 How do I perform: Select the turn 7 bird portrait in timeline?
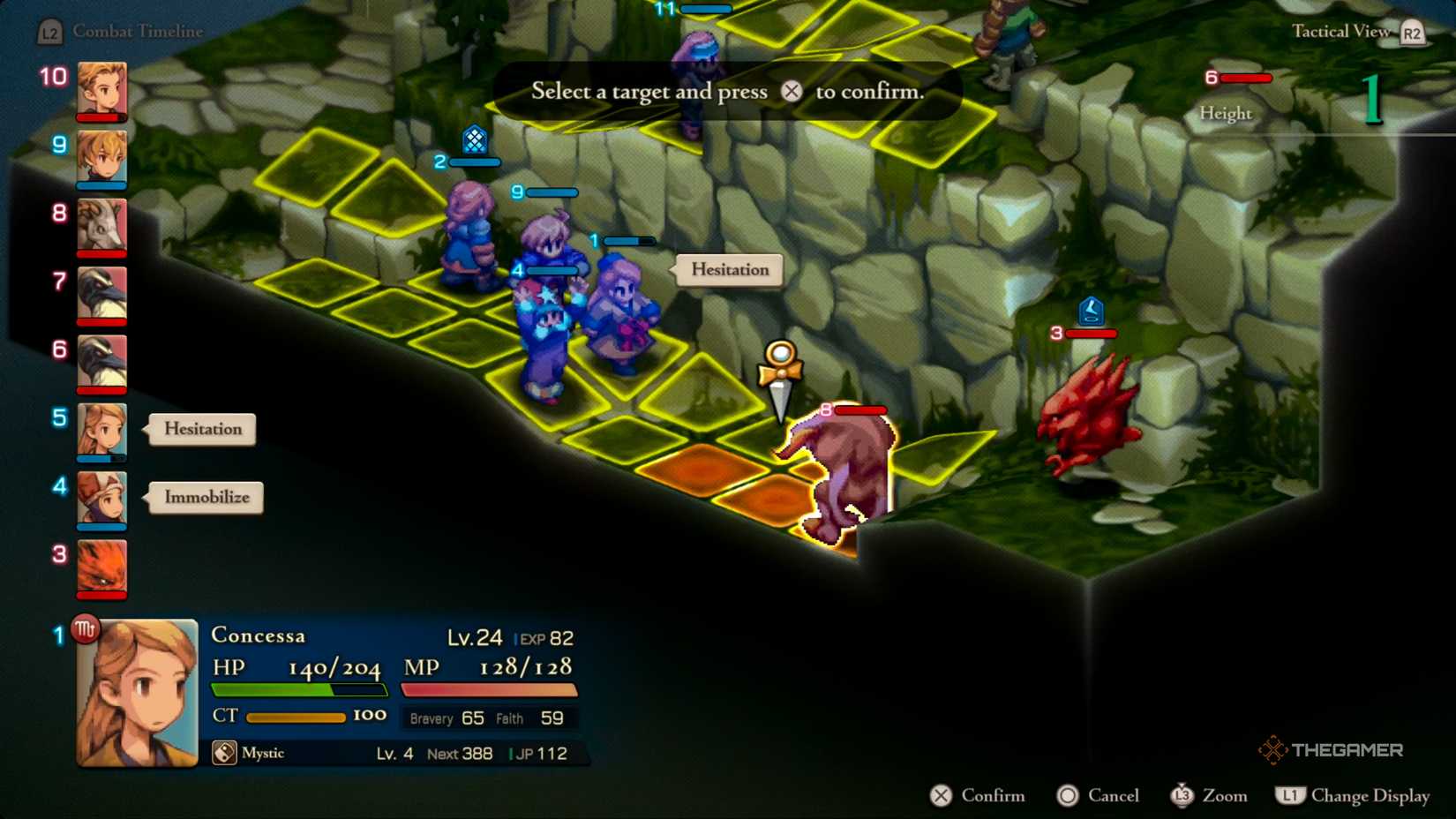click(x=101, y=294)
